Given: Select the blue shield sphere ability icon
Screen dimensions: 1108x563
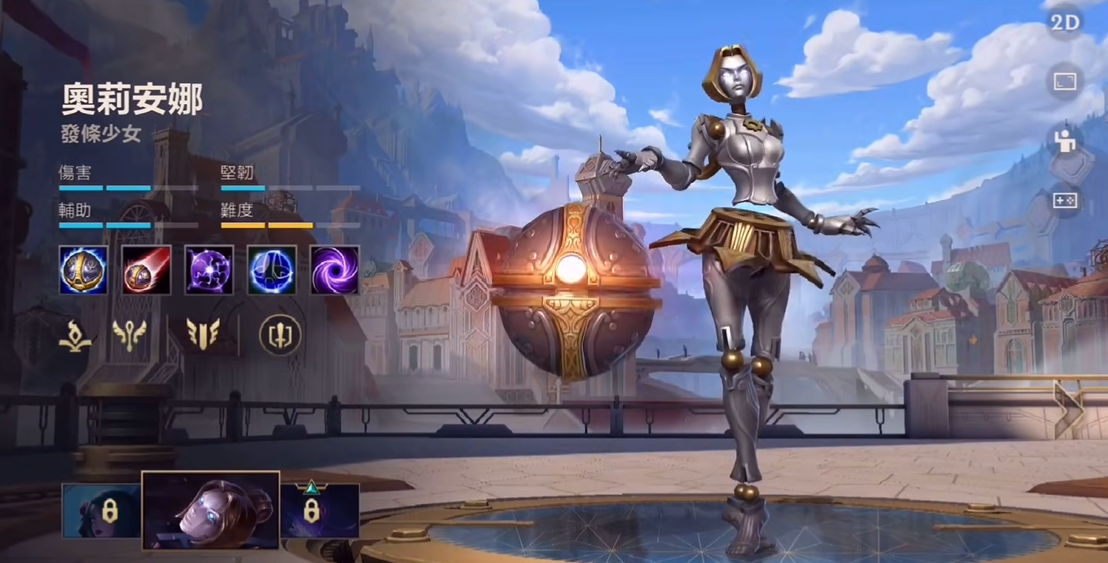Looking at the screenshot, I should (x=272, y=270).
